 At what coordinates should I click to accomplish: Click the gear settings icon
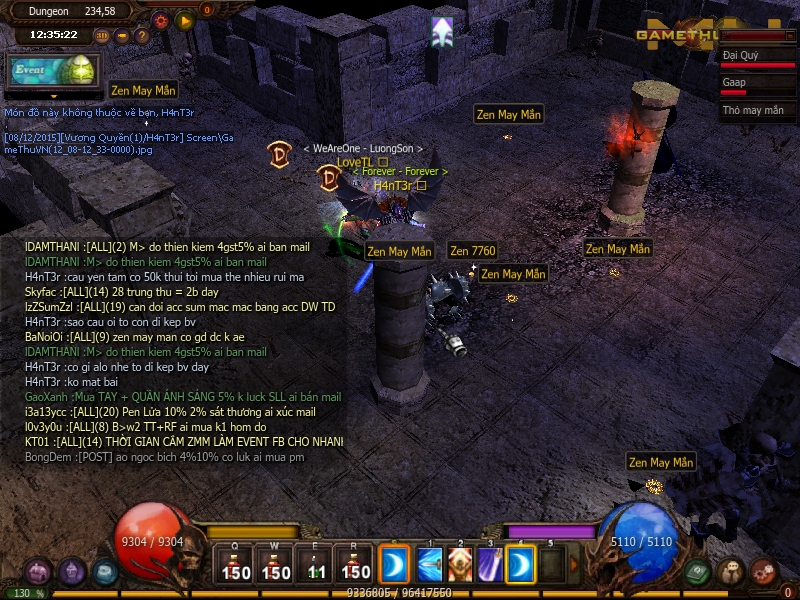pyautogui.click(x=161, y=19)
